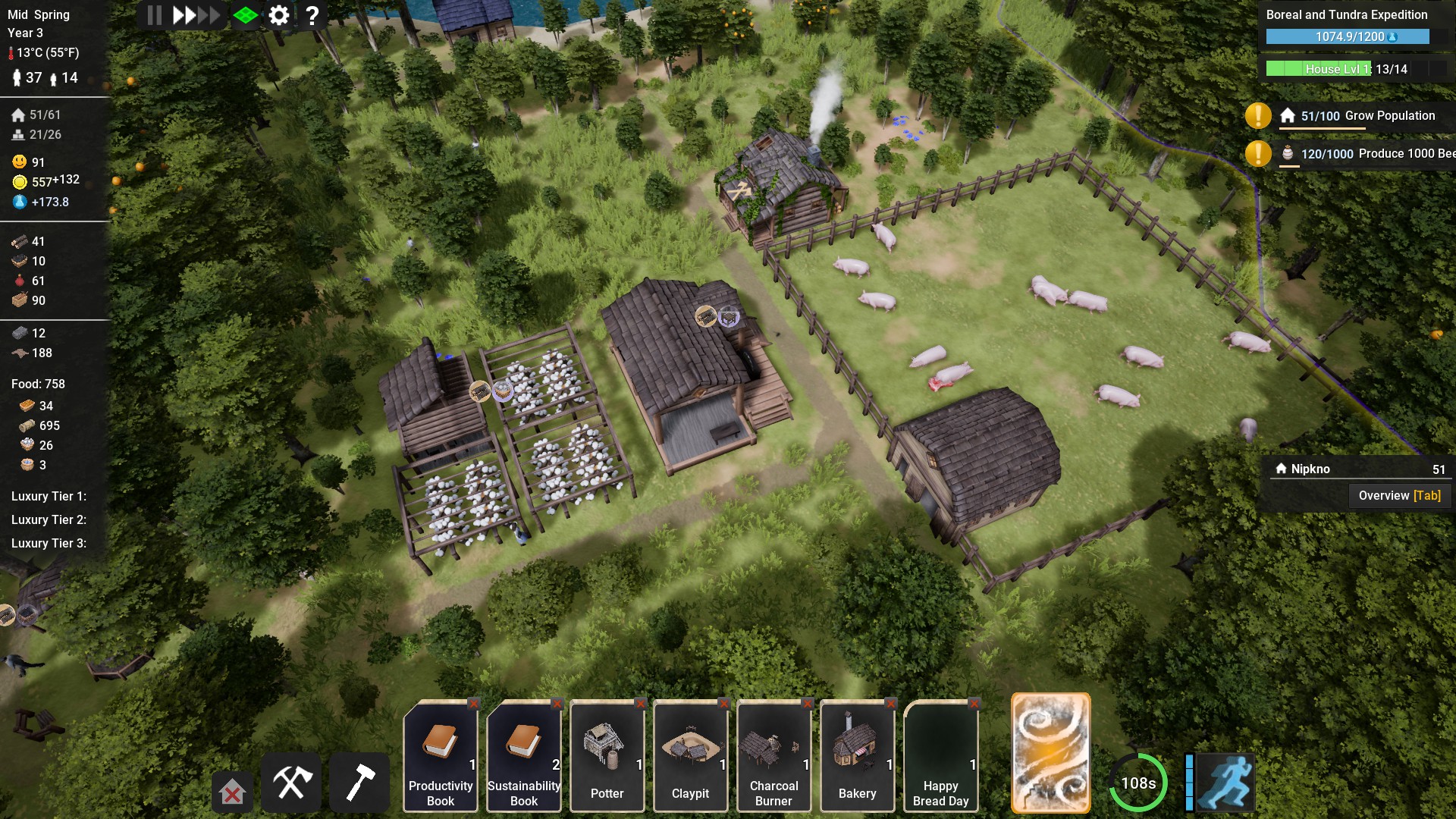Open the crossed pickaxe and axe menu
The width and height of the screenshot is (1456, 819).
pos(292,783)
